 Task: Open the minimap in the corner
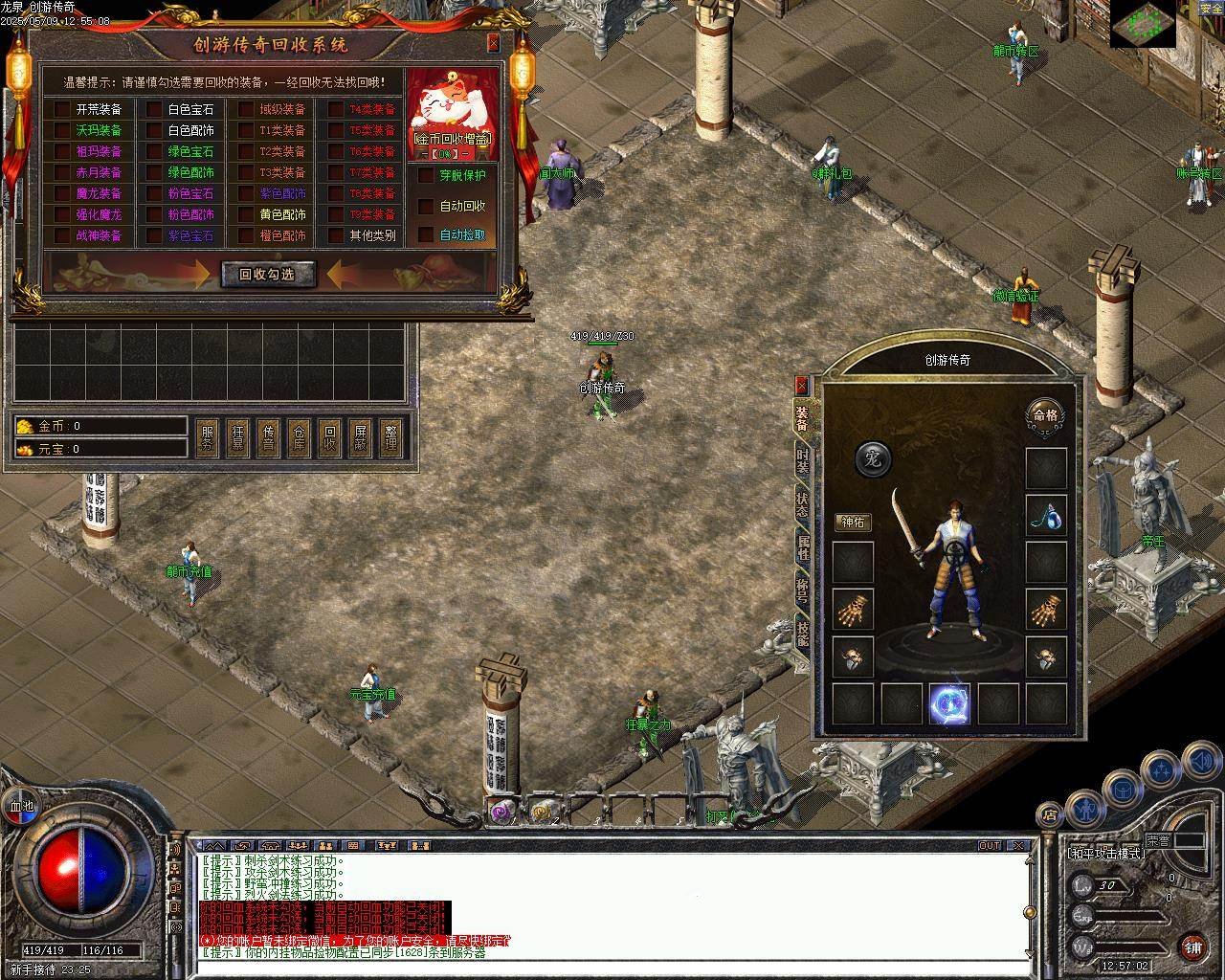(1143, 25)
